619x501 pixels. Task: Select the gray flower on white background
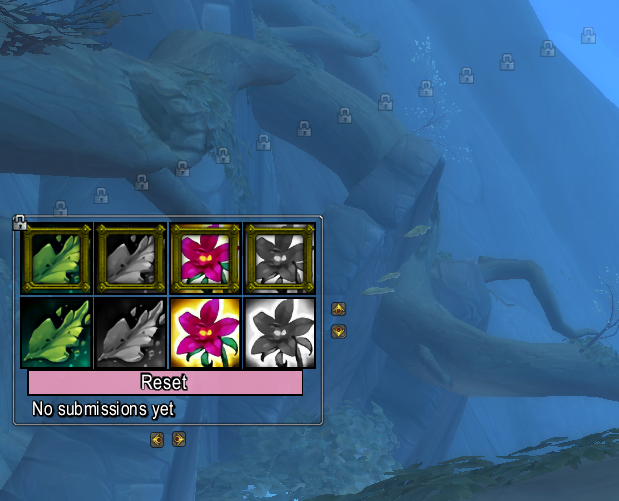click(x=280, y=333)
